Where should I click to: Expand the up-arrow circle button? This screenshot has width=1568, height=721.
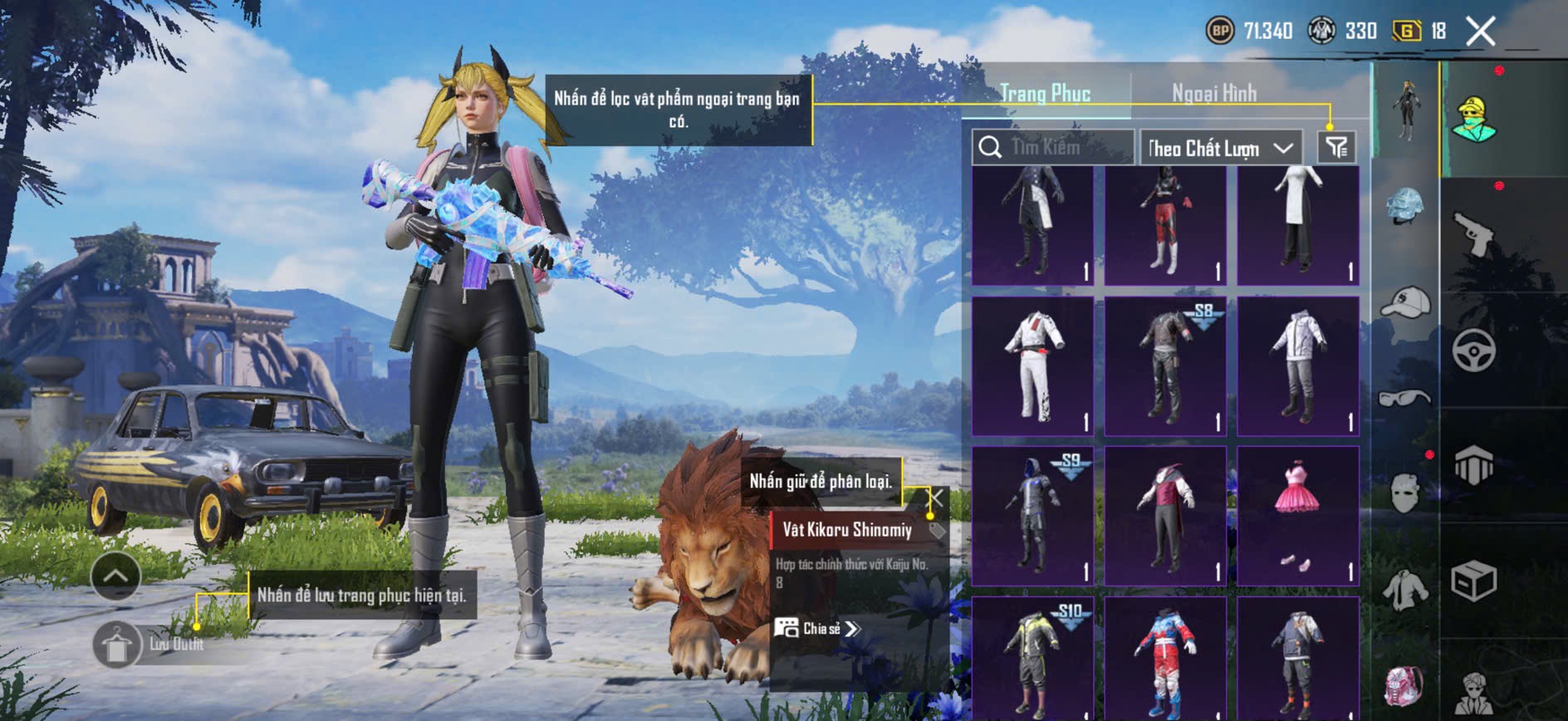click(115, 576)
